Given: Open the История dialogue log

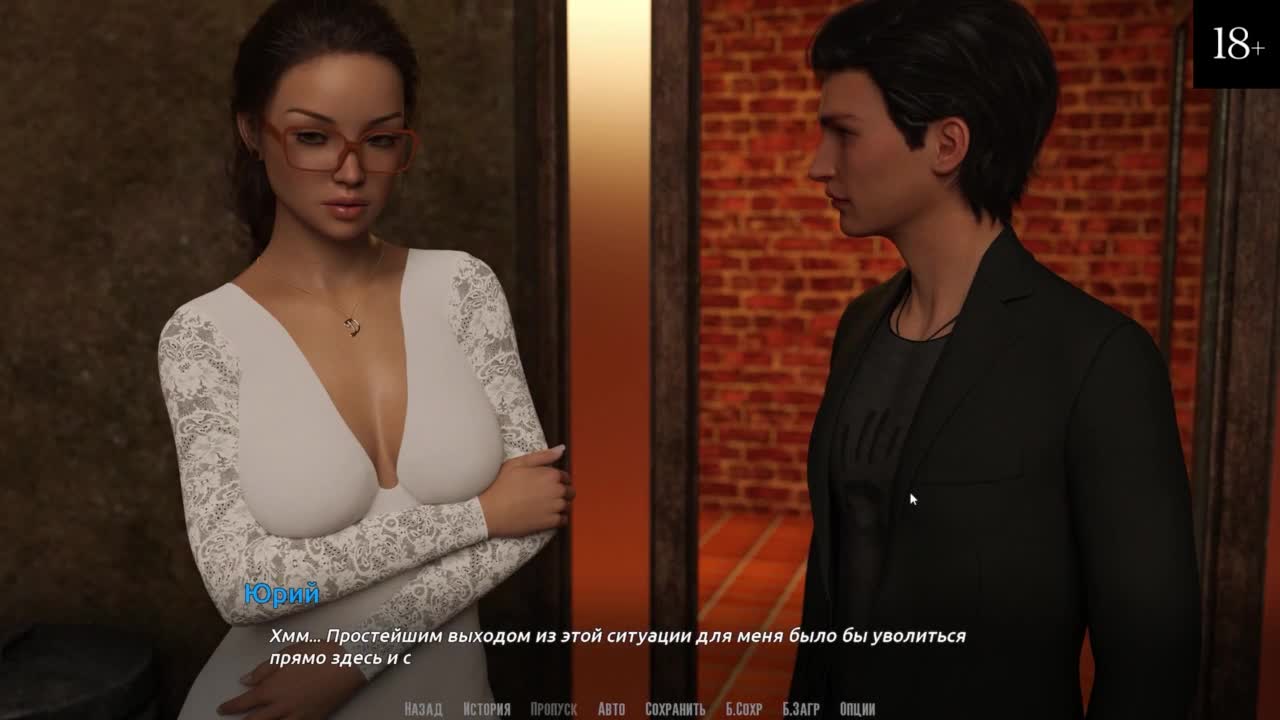Looking at the screenshot, I should (487, 709).
